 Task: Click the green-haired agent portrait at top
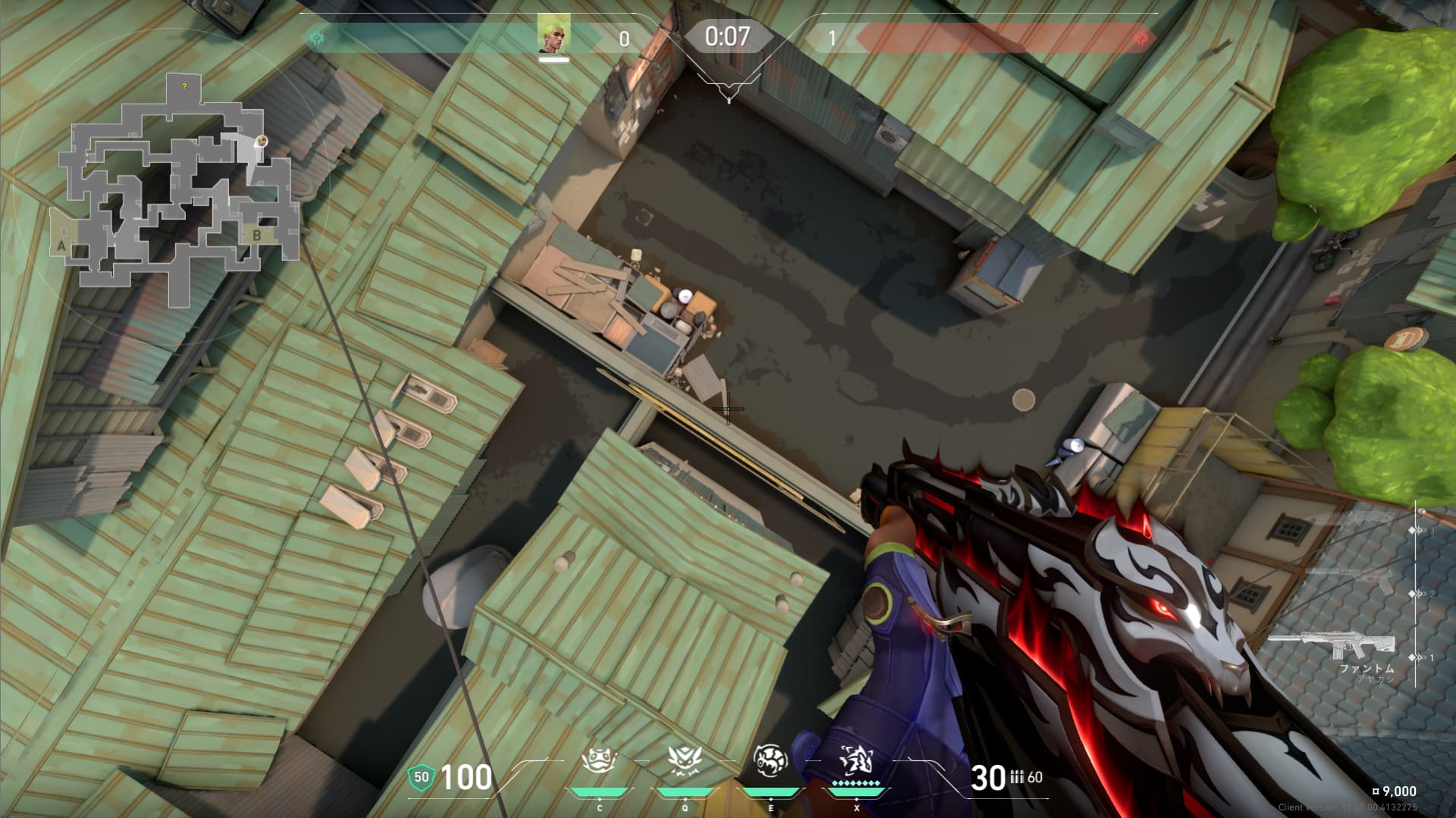pos(553,35)
